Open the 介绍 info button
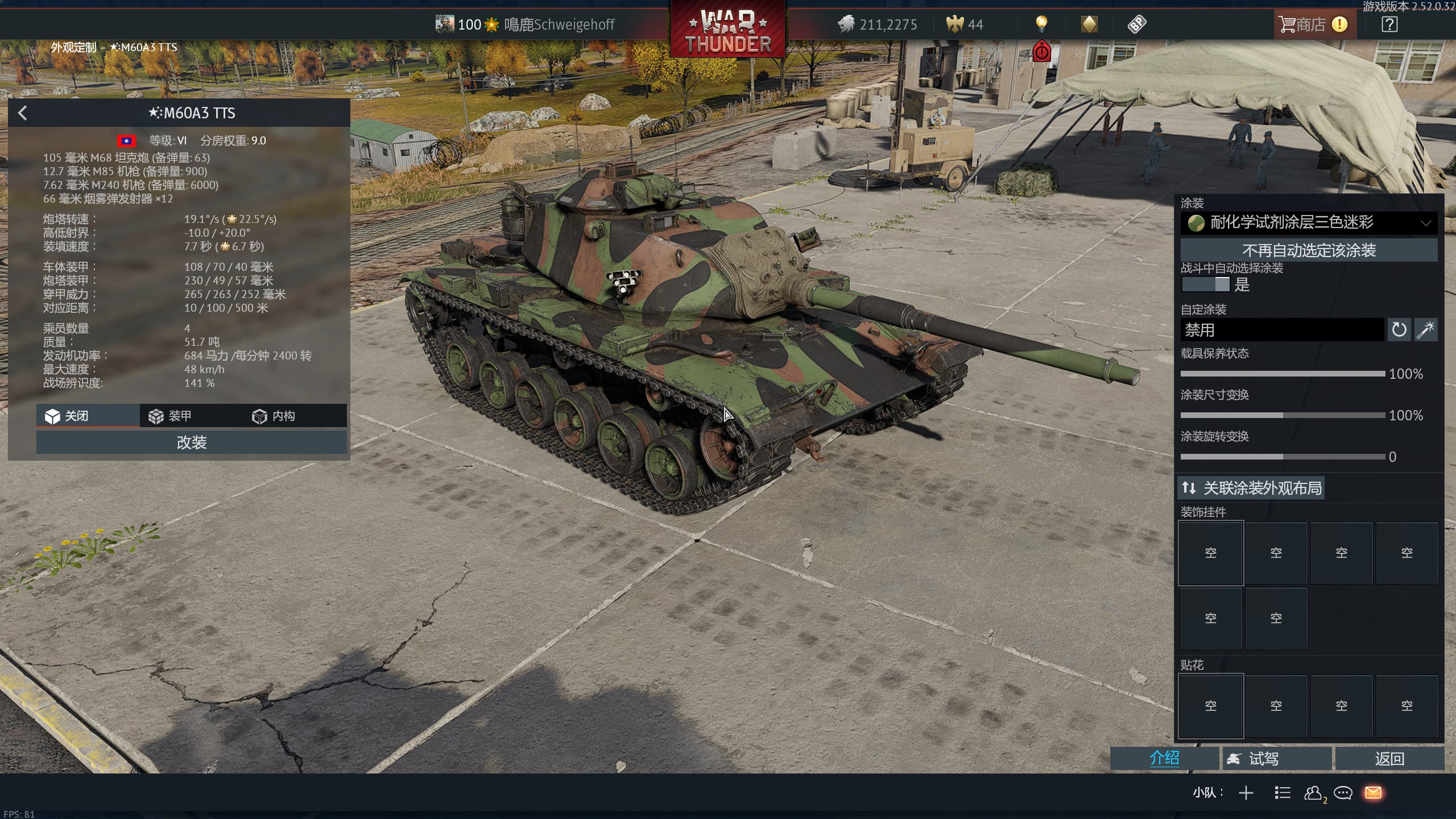The width and height of the screenshot is (1456, 819). click(x=1164, y=758)
